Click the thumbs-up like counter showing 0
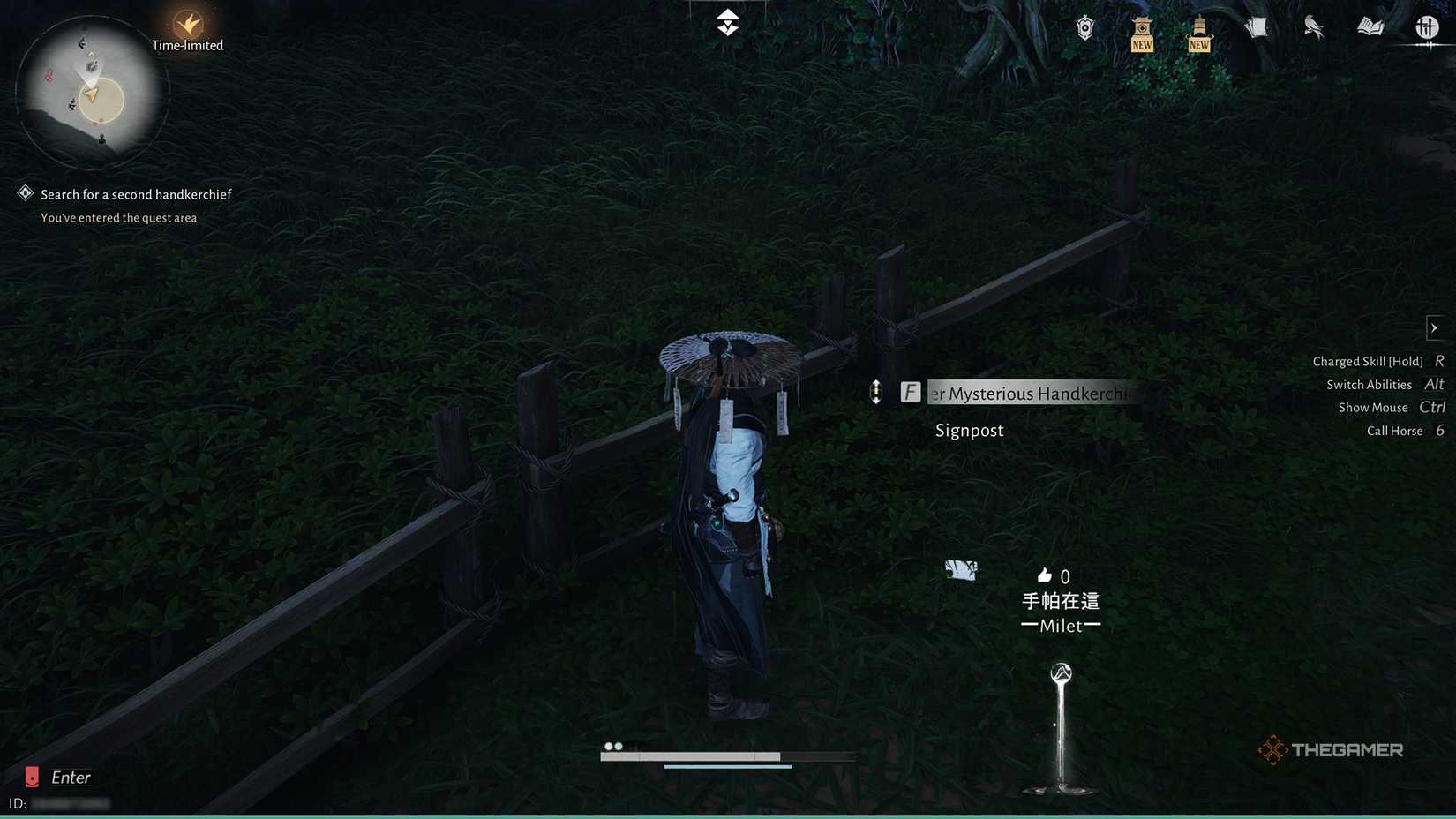The image size is (1456, 819). click(1054, 575)
